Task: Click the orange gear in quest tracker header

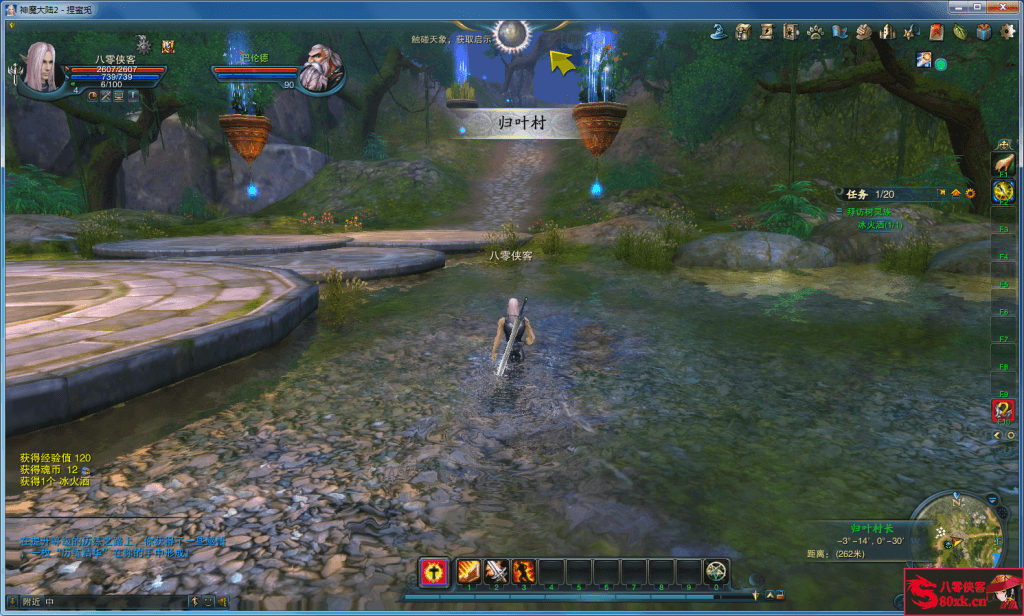Action: (x=969, y=193)
